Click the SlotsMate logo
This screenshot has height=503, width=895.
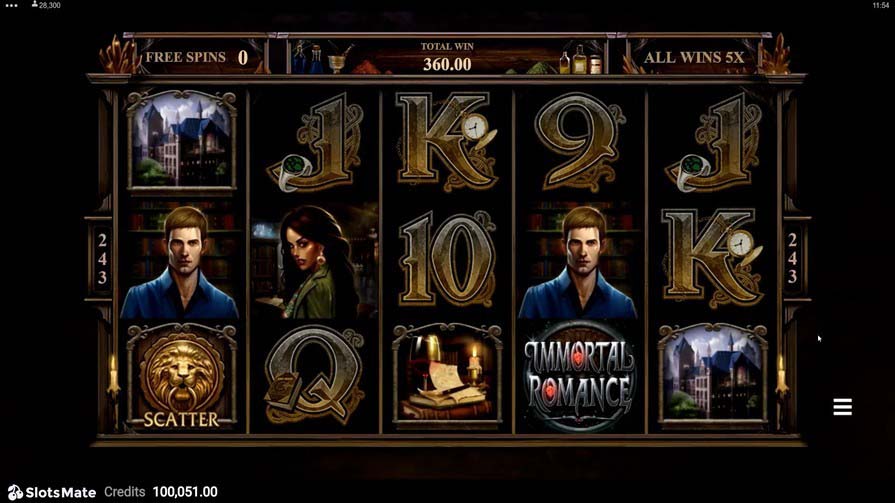[50, 492]
